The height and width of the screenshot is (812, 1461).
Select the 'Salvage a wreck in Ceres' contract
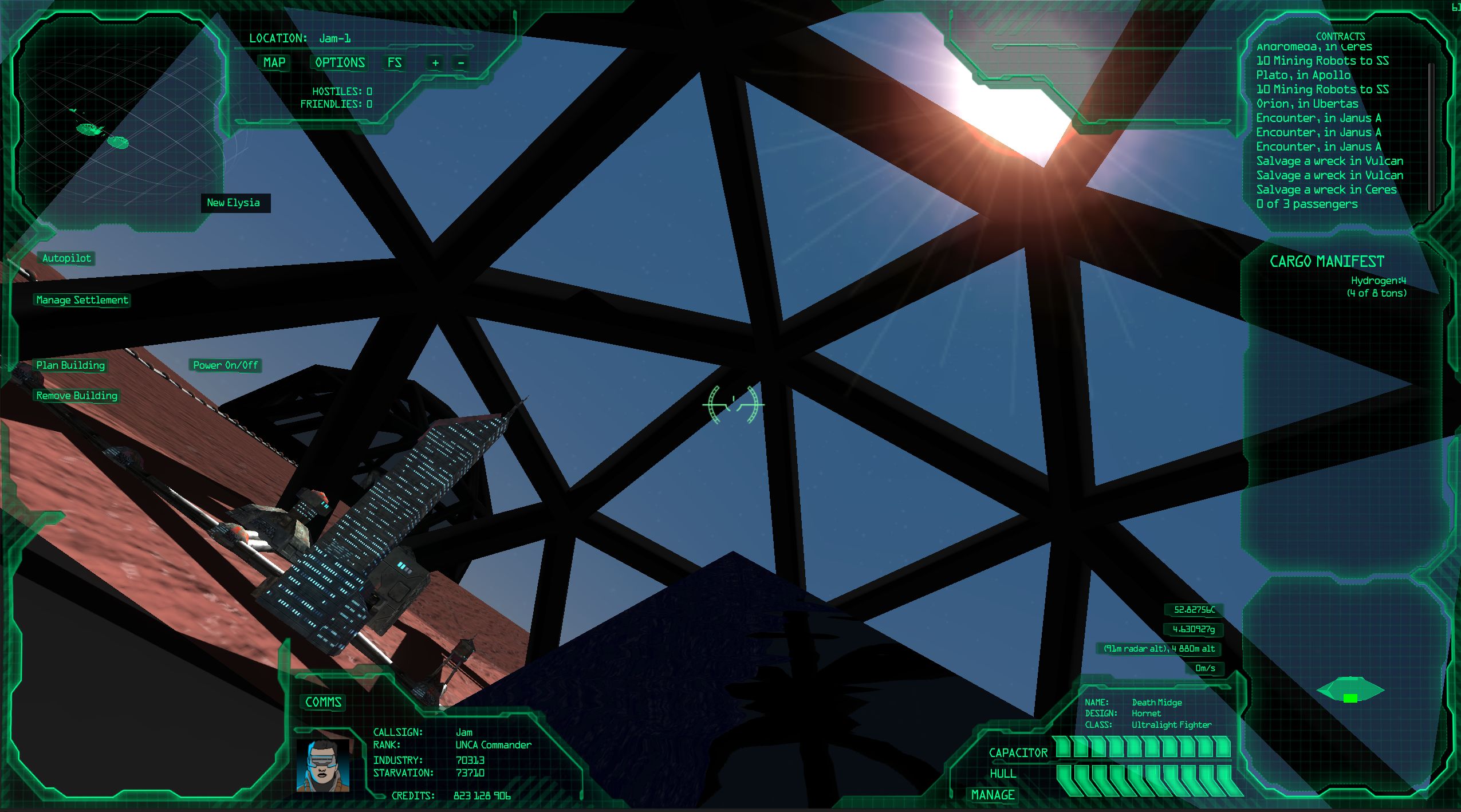tap(1326, 190)
